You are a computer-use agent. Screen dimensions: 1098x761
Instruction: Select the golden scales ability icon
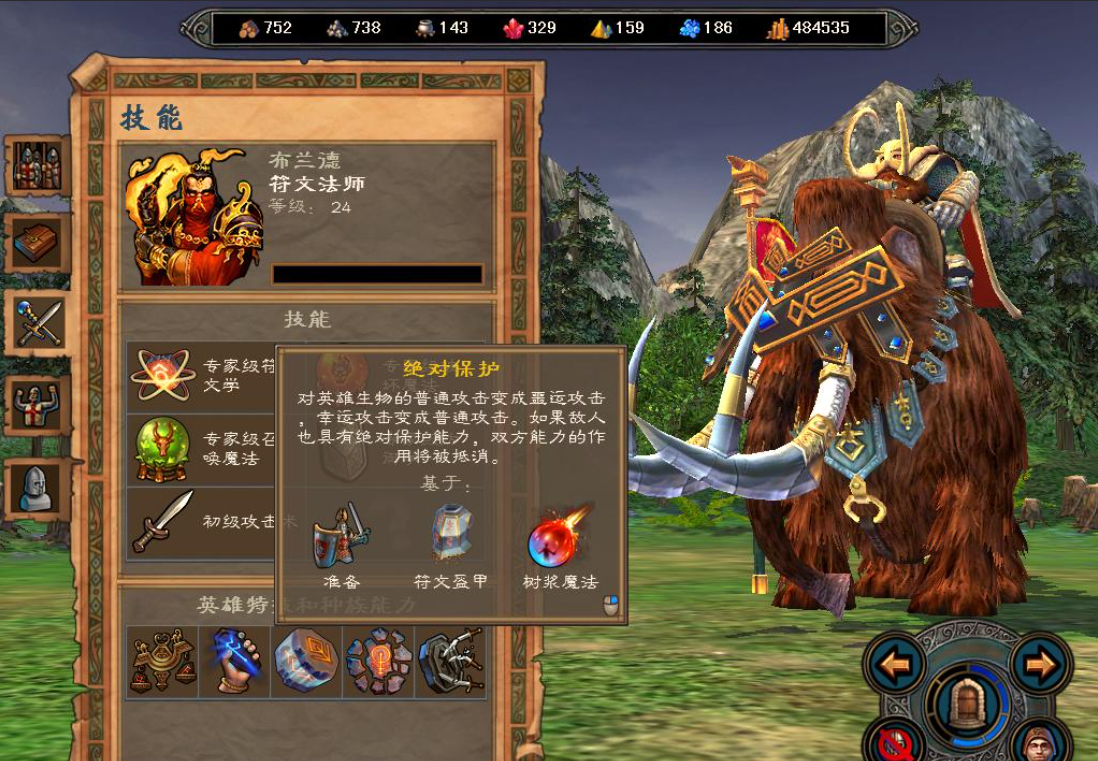(163, 661)
